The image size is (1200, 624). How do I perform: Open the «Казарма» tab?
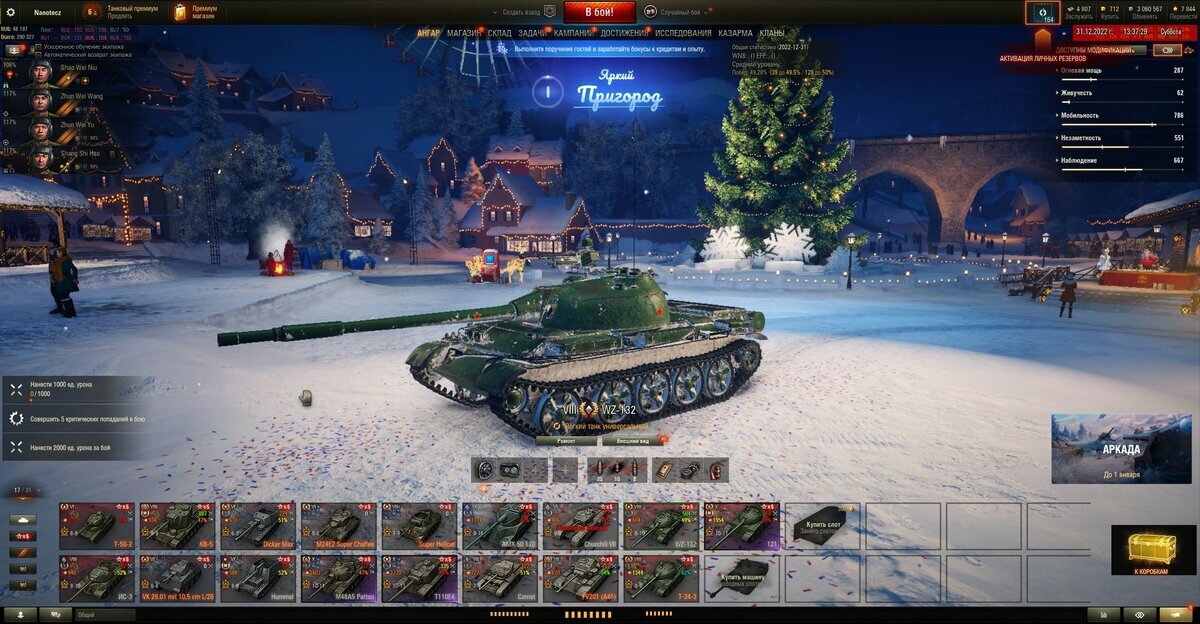coord(735,33)
